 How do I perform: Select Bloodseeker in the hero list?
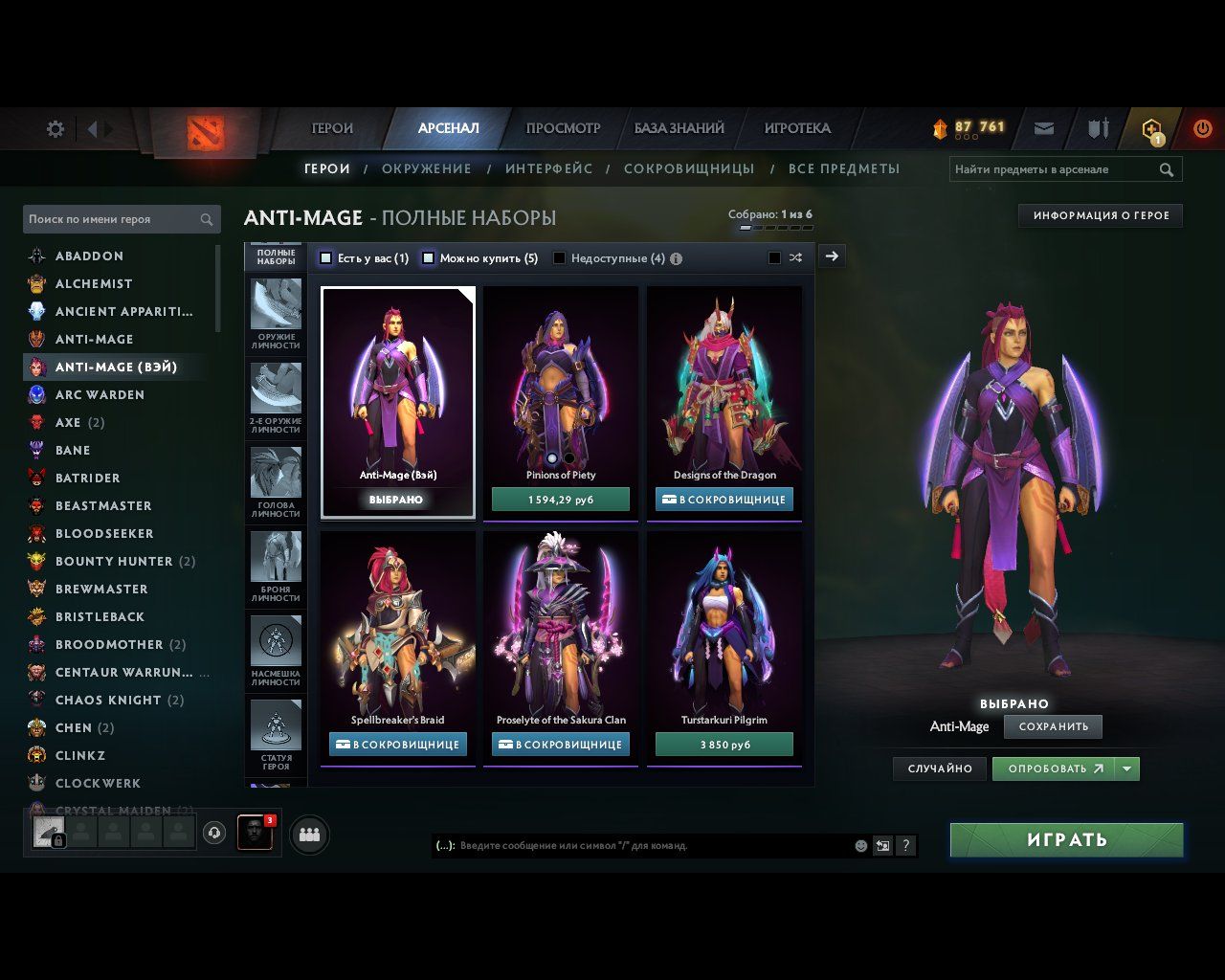(x=104, y=533)
